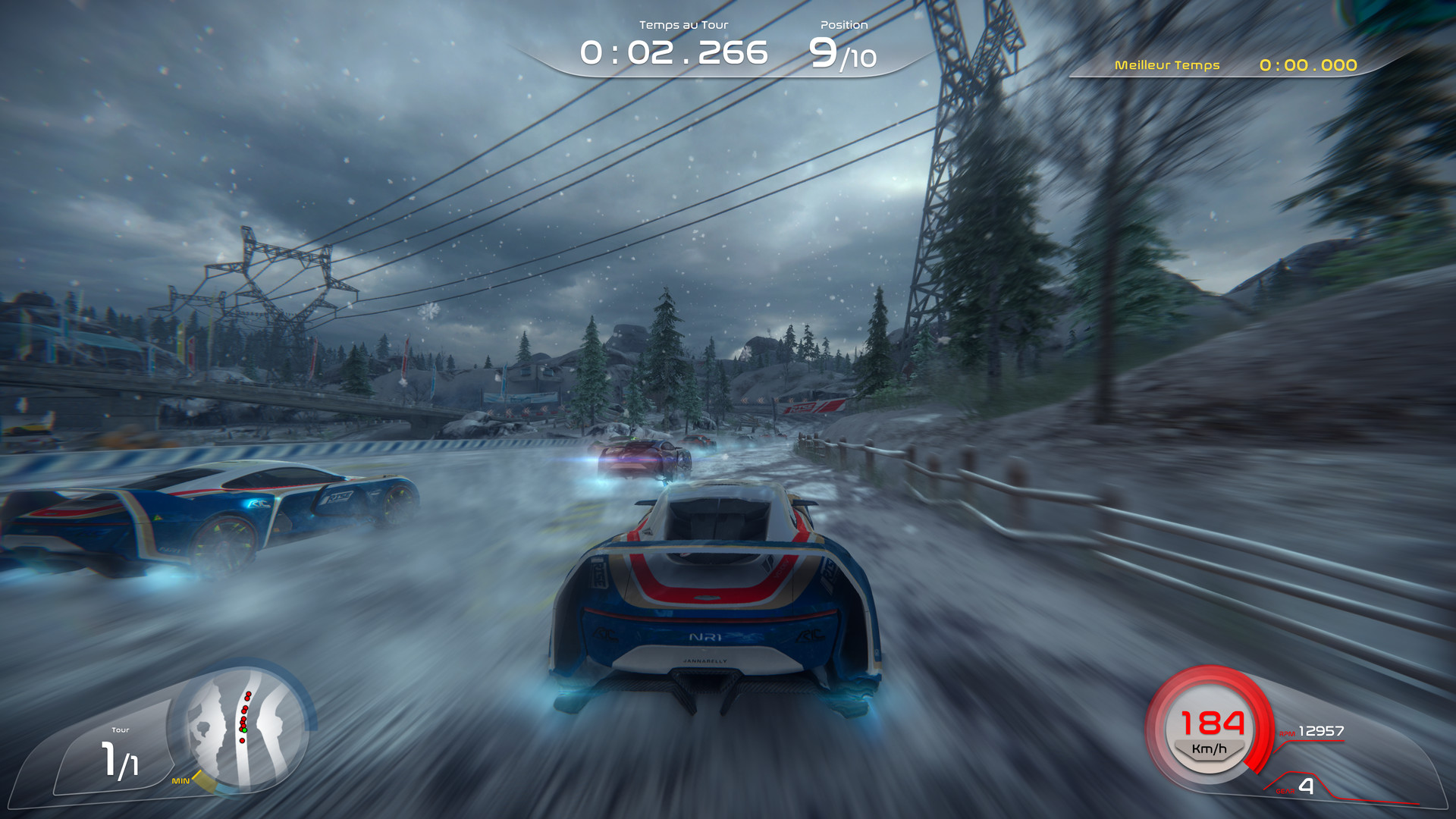This screenshot has height=819, width=1456.
Task: Click the yellow MIN marker near the minimap
Action: point(181,780)
